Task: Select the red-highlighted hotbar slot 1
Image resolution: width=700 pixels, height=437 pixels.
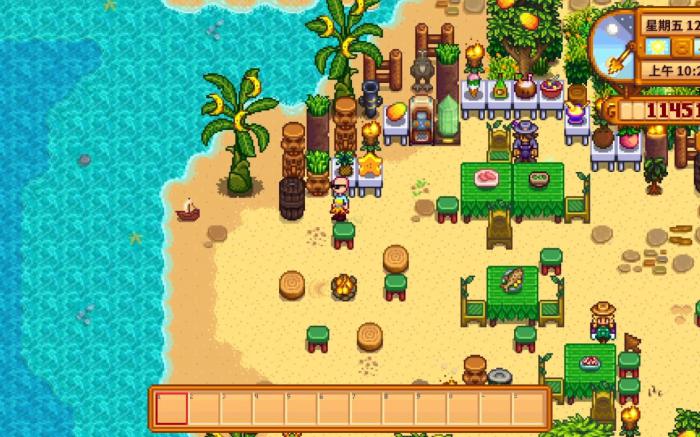Action: tap(172, 408)
